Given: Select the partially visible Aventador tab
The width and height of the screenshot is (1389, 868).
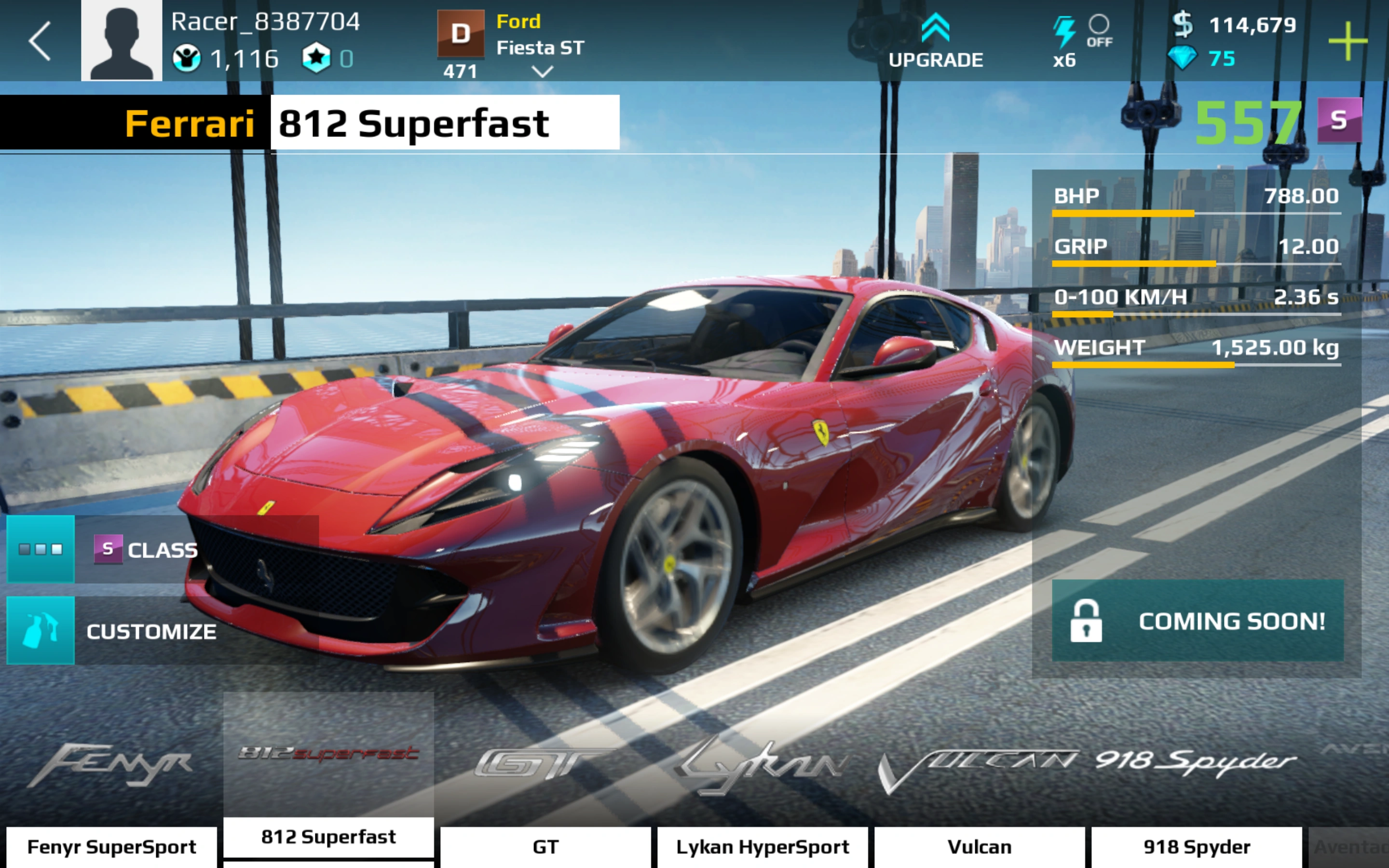Looking at the screenshot, I should point(1350,847).
